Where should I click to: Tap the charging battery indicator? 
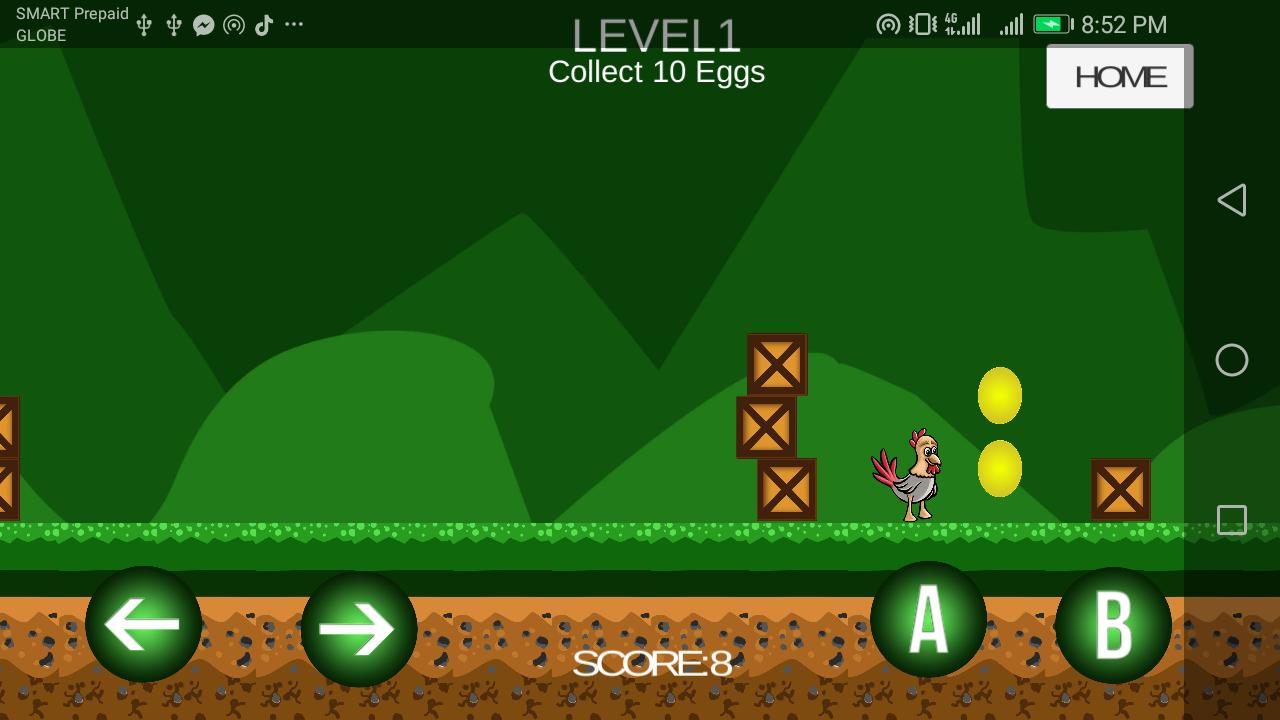[1053, 23]
